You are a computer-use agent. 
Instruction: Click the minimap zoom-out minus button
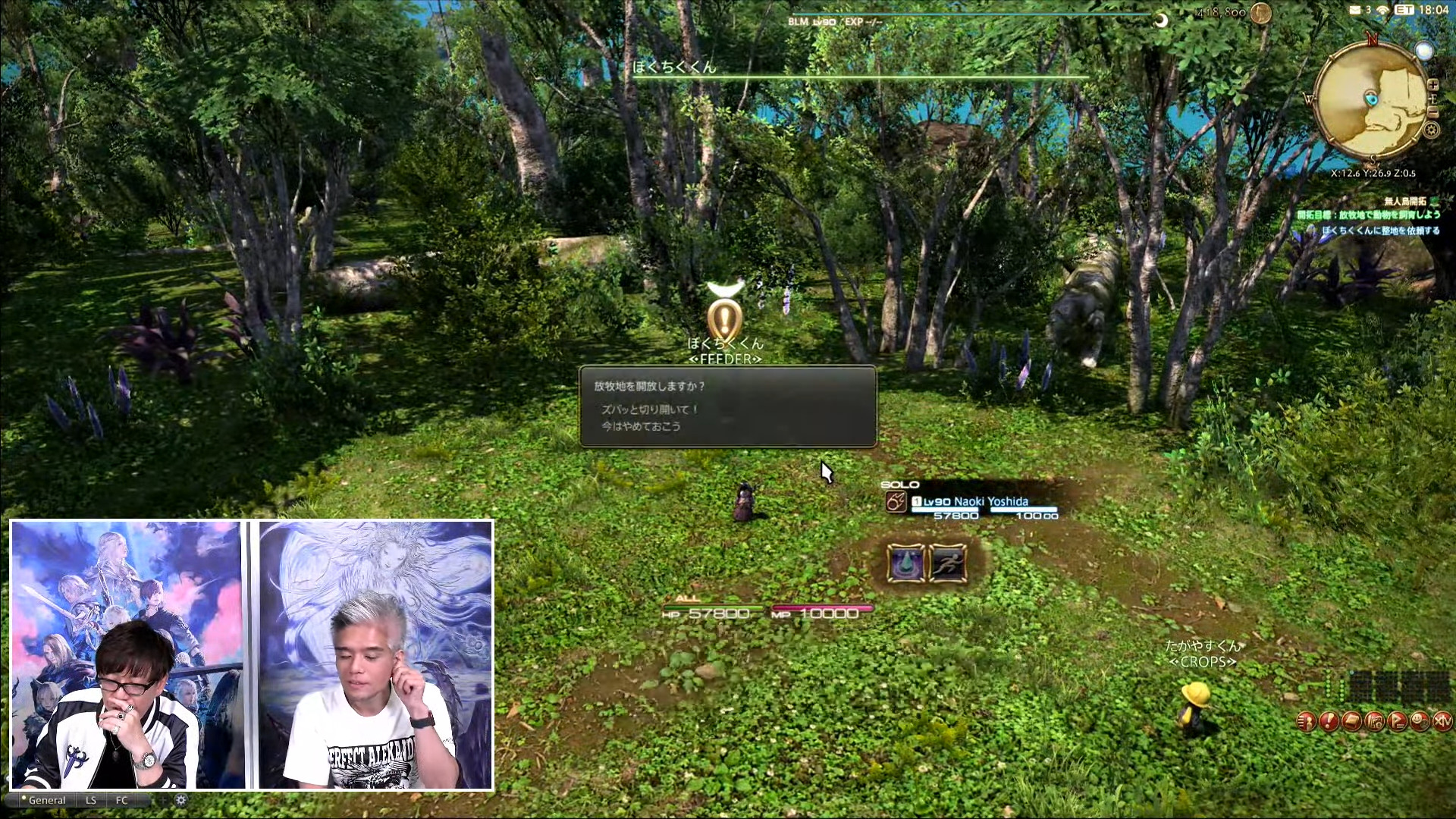point(1432,112)
